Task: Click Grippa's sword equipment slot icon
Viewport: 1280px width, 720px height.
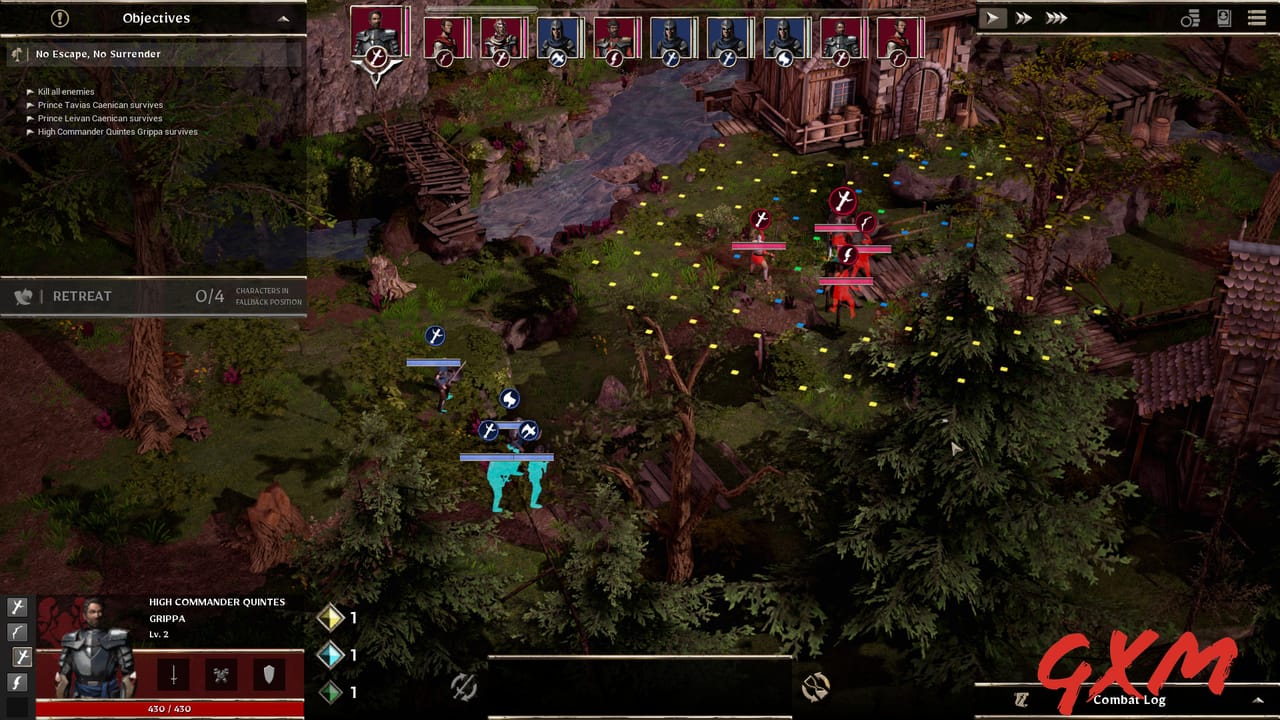Action: (172, 672)
